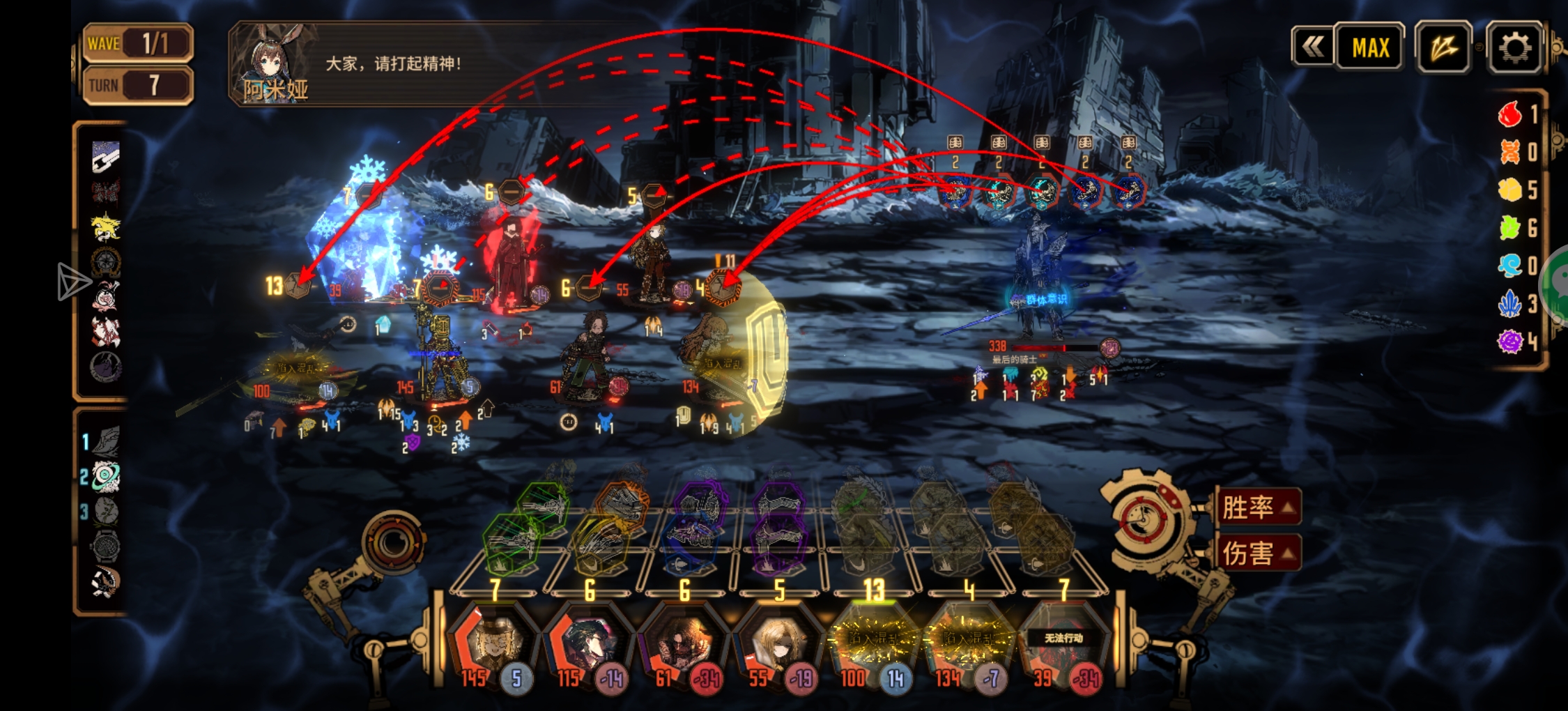Viewport: 1568px width, 711px height.
Task: Click the double-arrow rewind button
Action: click(1313, 47)
